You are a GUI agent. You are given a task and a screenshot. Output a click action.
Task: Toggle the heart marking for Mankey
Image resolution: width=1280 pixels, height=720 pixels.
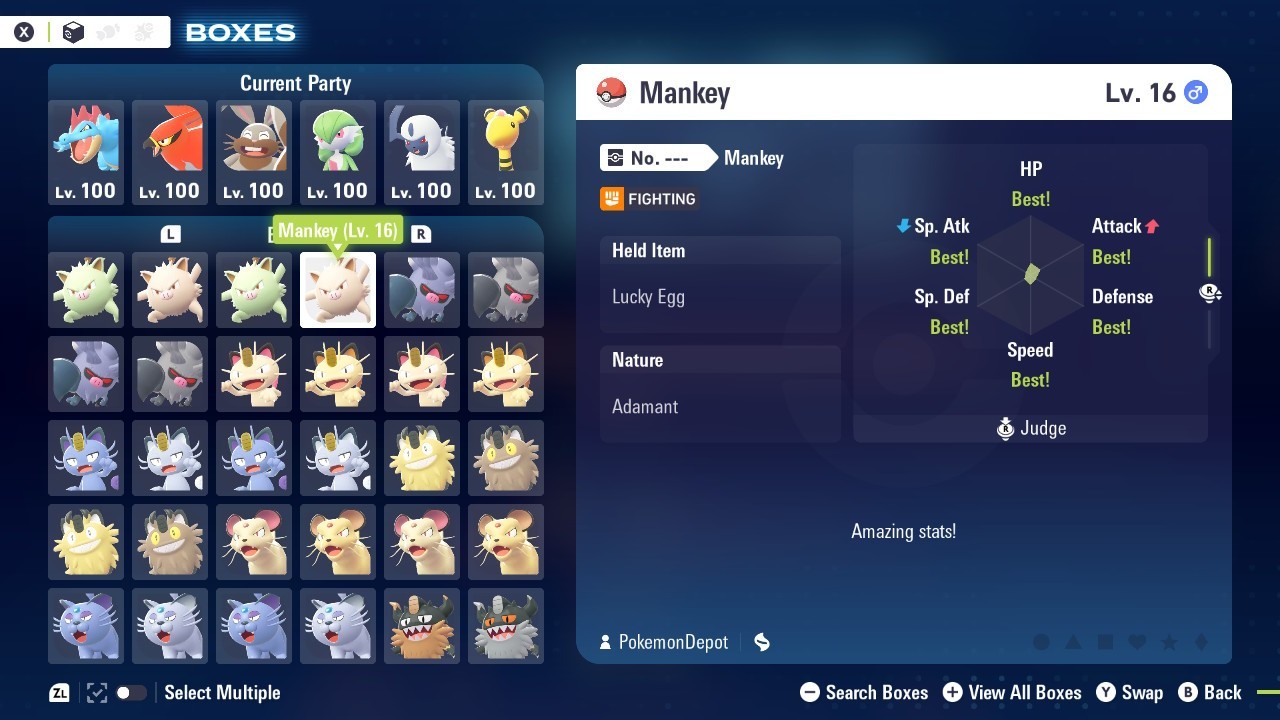click(1137, 643)
